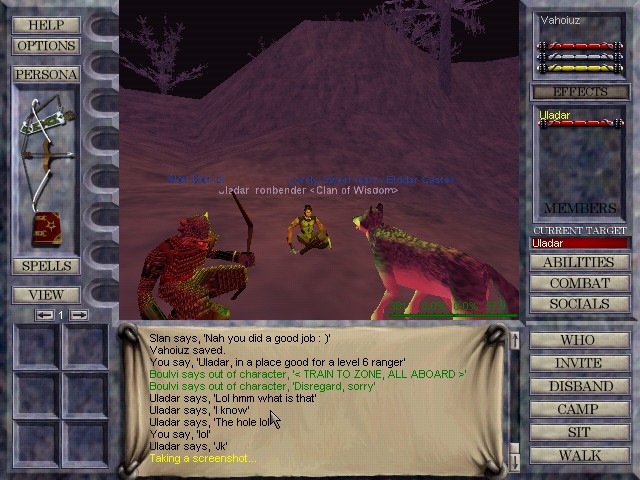Disband from the current group
The height and width of the screenshot is (480, 640).
[579, 386]
